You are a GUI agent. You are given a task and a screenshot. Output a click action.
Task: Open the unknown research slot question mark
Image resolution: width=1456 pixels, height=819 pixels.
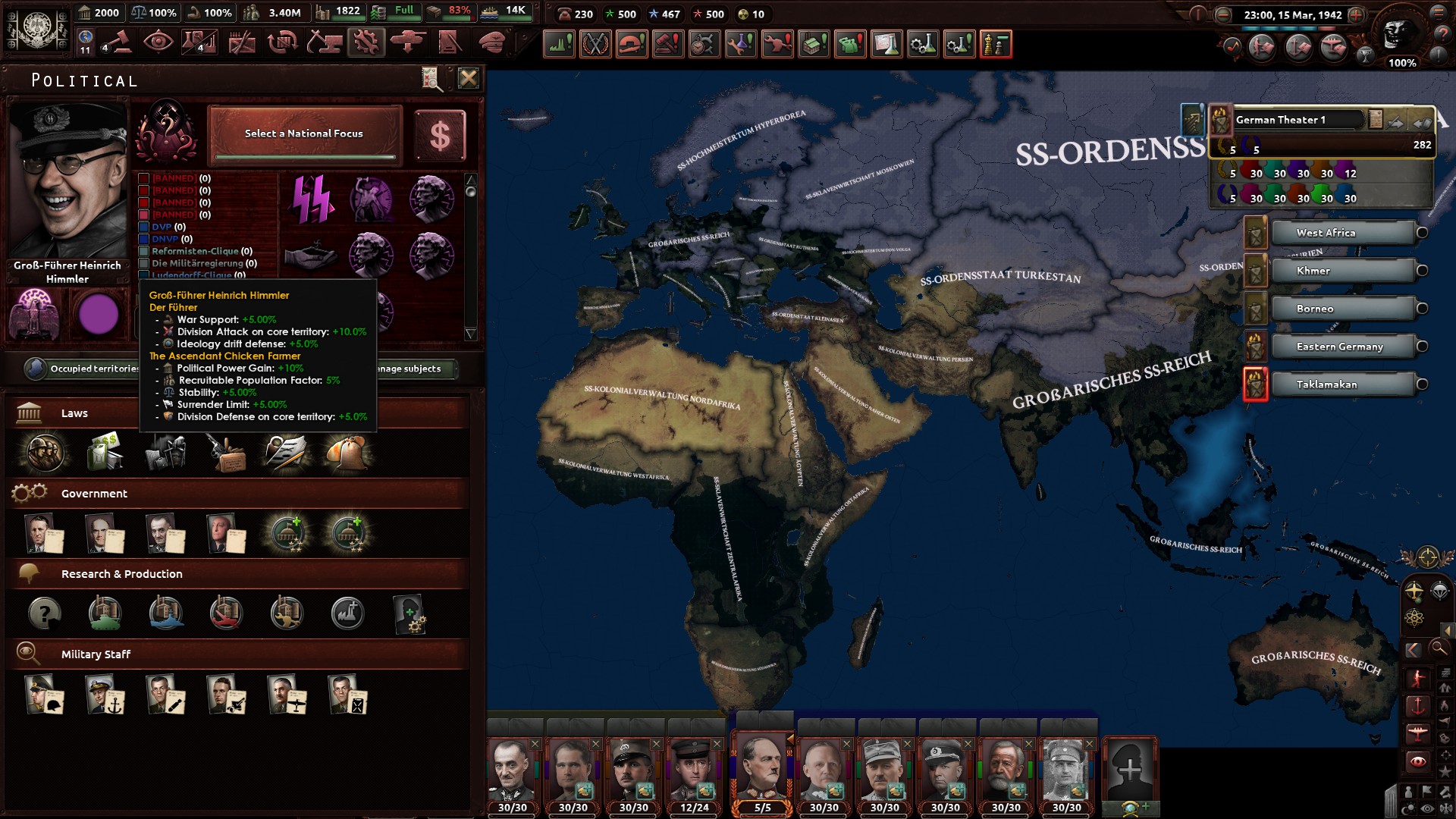[45, 613]
